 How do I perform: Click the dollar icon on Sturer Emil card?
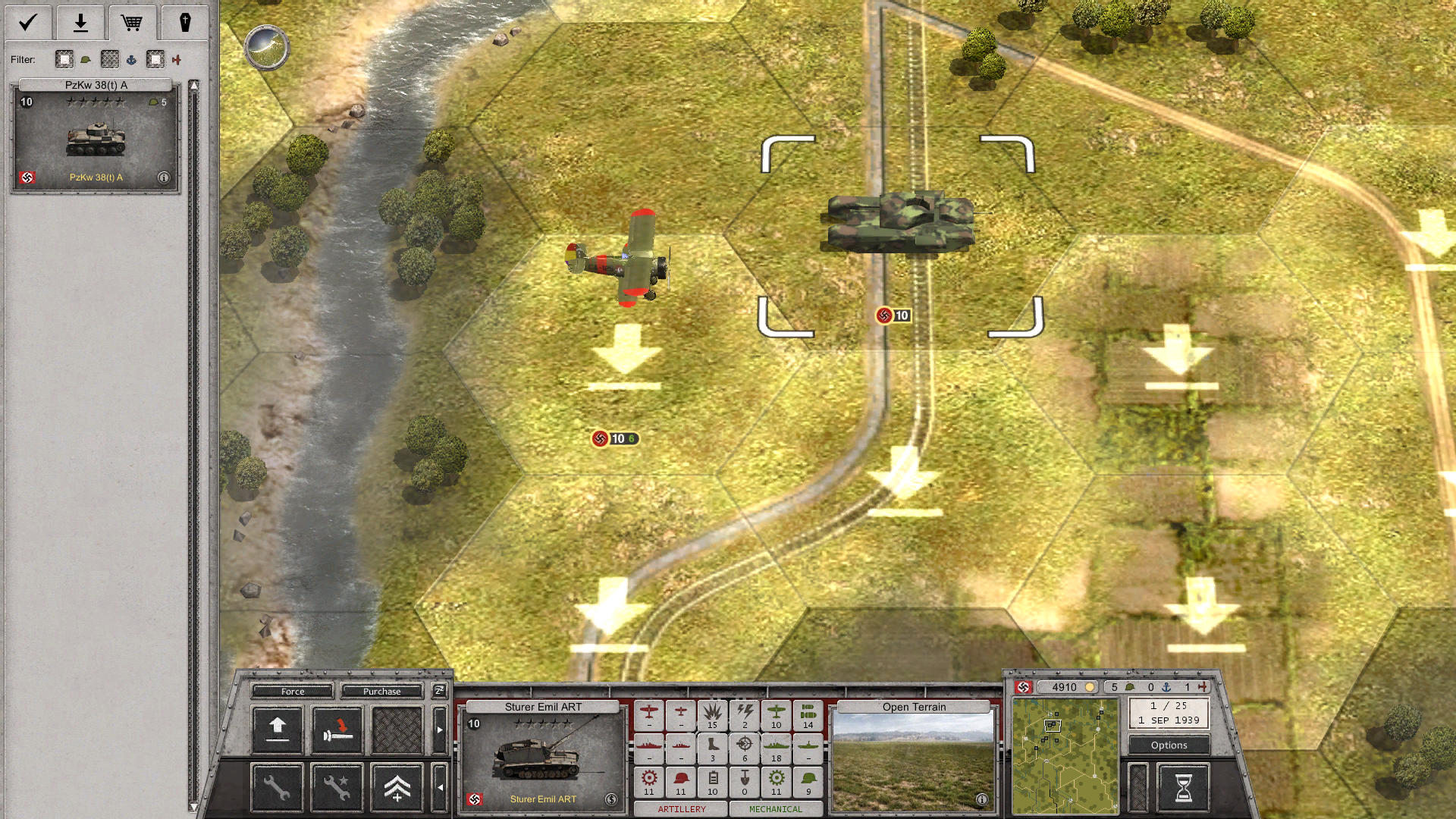[x=611, y=799]
